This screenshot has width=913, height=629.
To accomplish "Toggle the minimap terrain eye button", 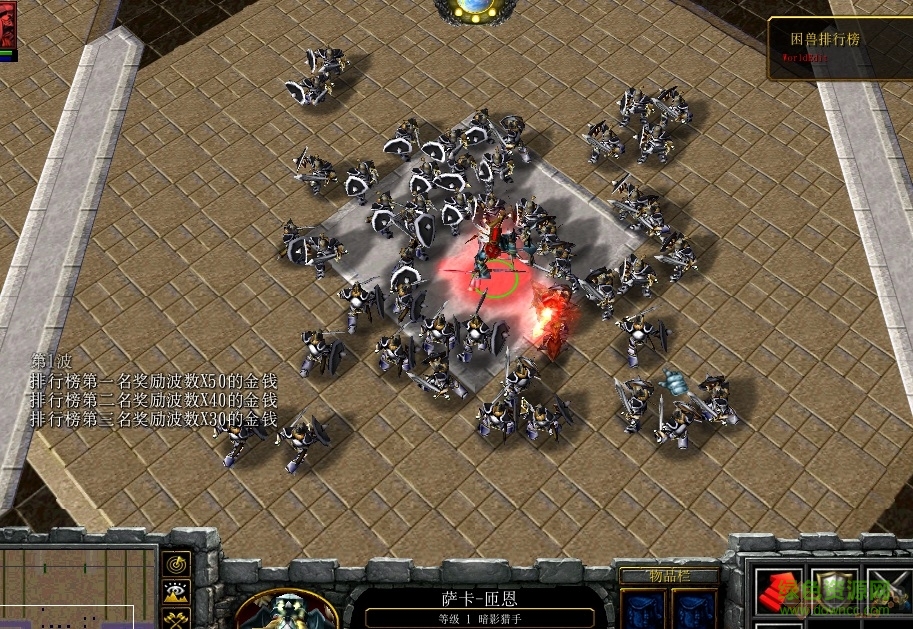I will [x=177, y=593].
